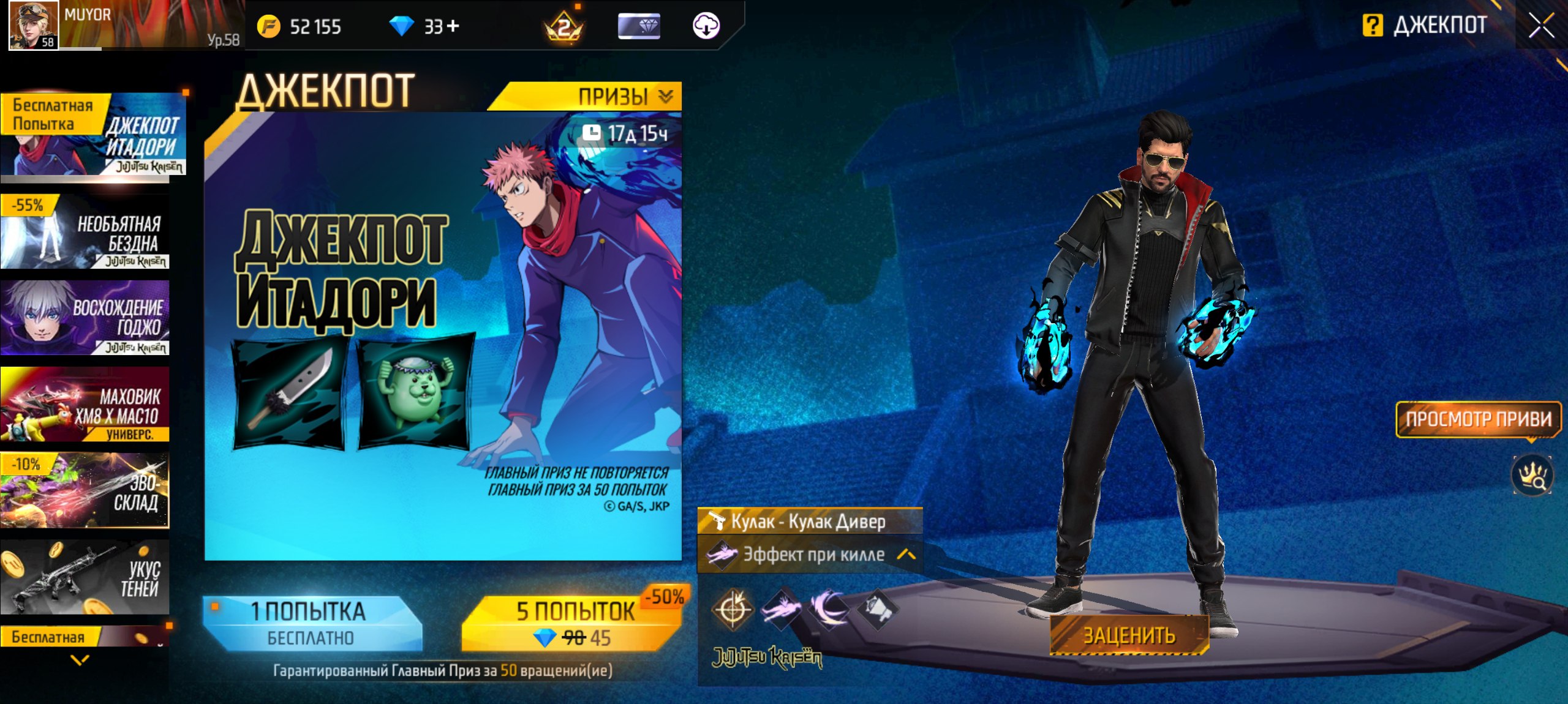The width and height of the screenshot is (1568, 704).
Task: Open ПРОСМОТР ПРИВИ preview button
Action: 1478,419
